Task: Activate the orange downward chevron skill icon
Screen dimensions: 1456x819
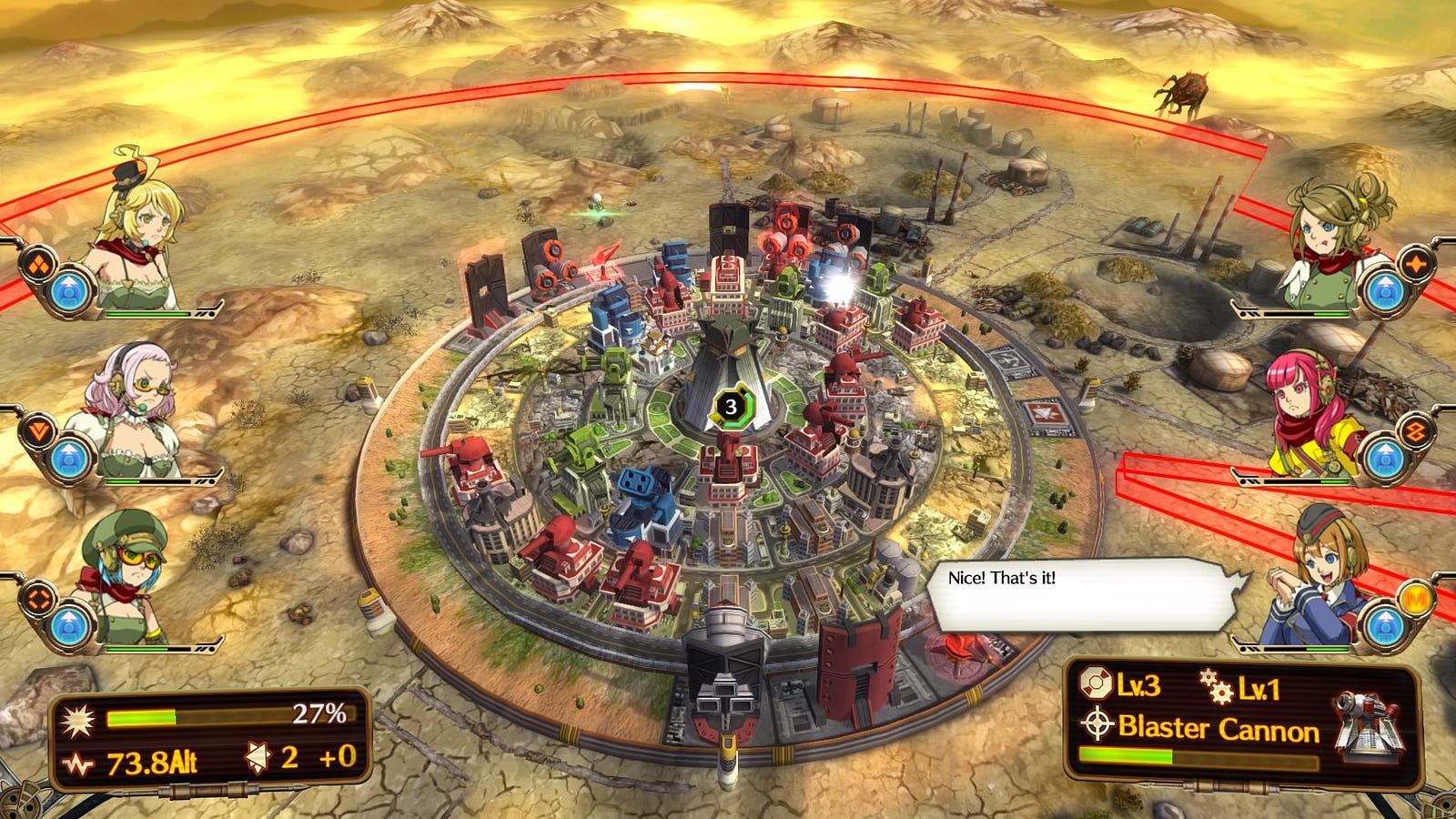Action: coord(38,430)
